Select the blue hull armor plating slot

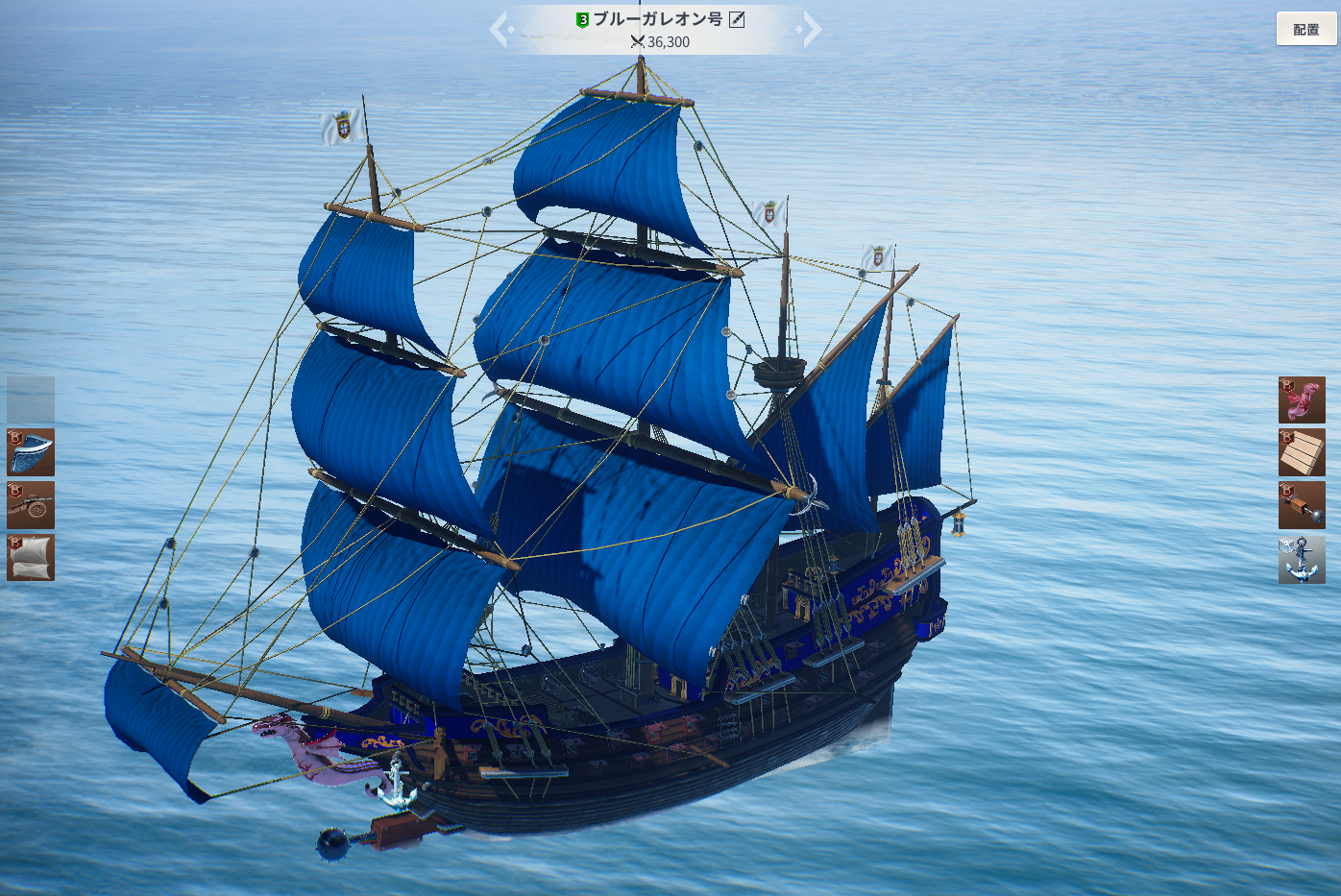tap(31, 452)
